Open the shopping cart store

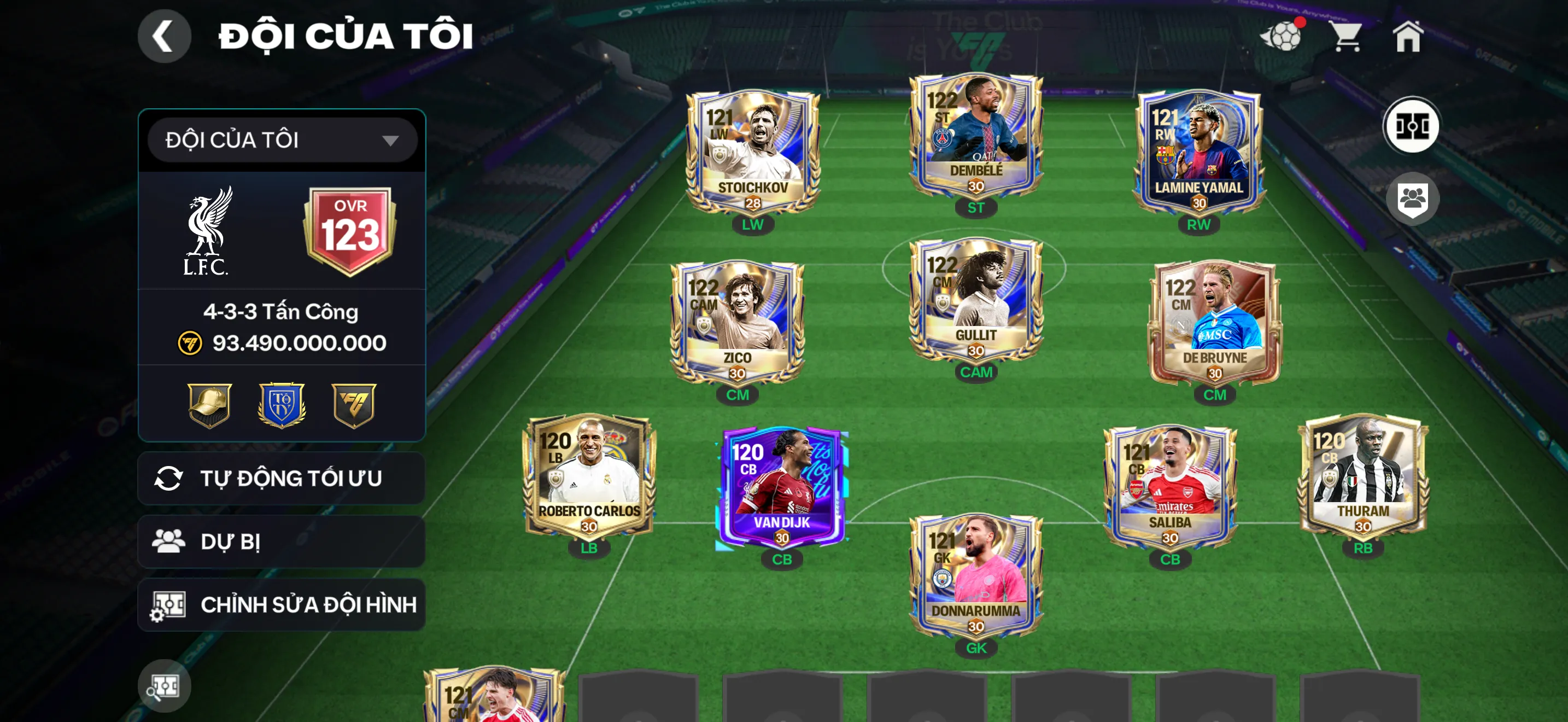tap(1347, 37)
